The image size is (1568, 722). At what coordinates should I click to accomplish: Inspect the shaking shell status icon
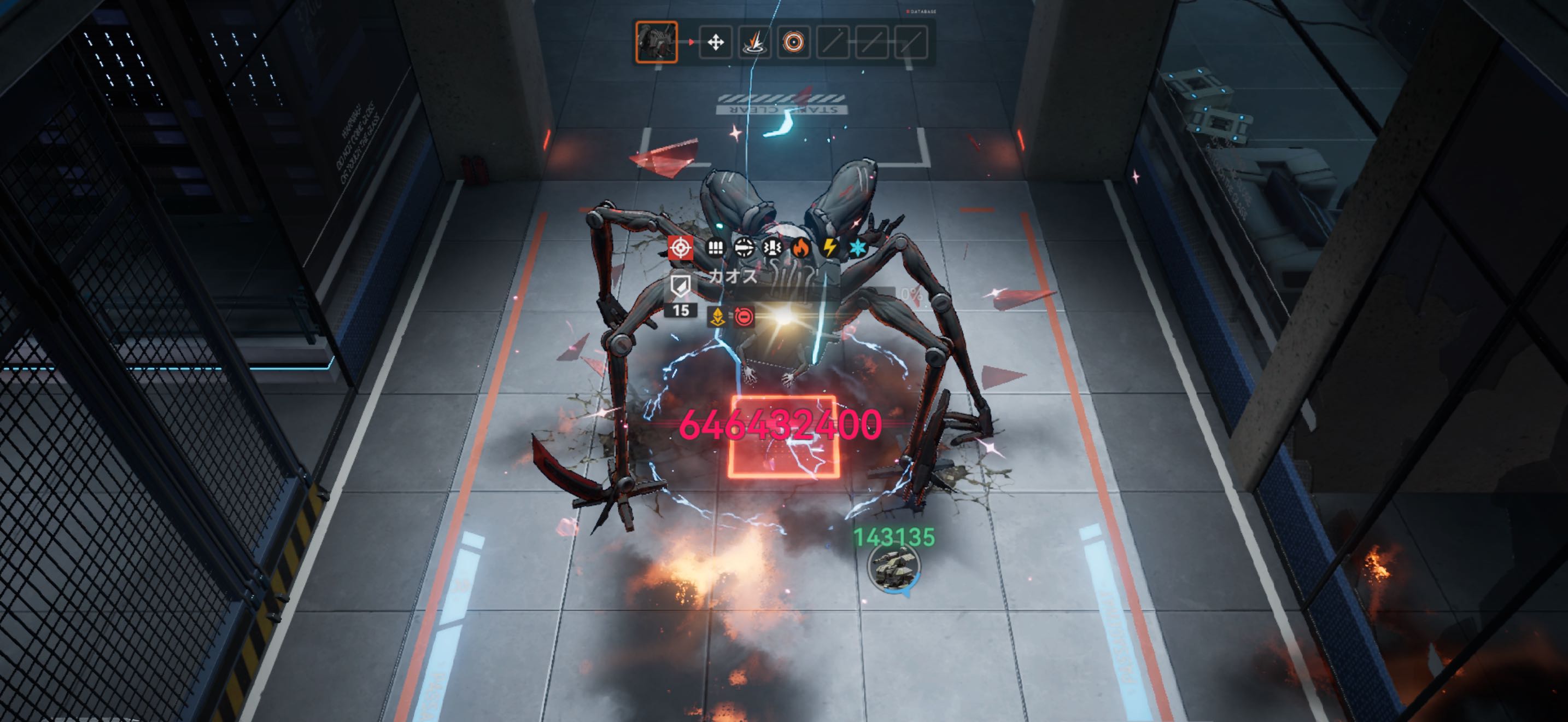[773, 248]
